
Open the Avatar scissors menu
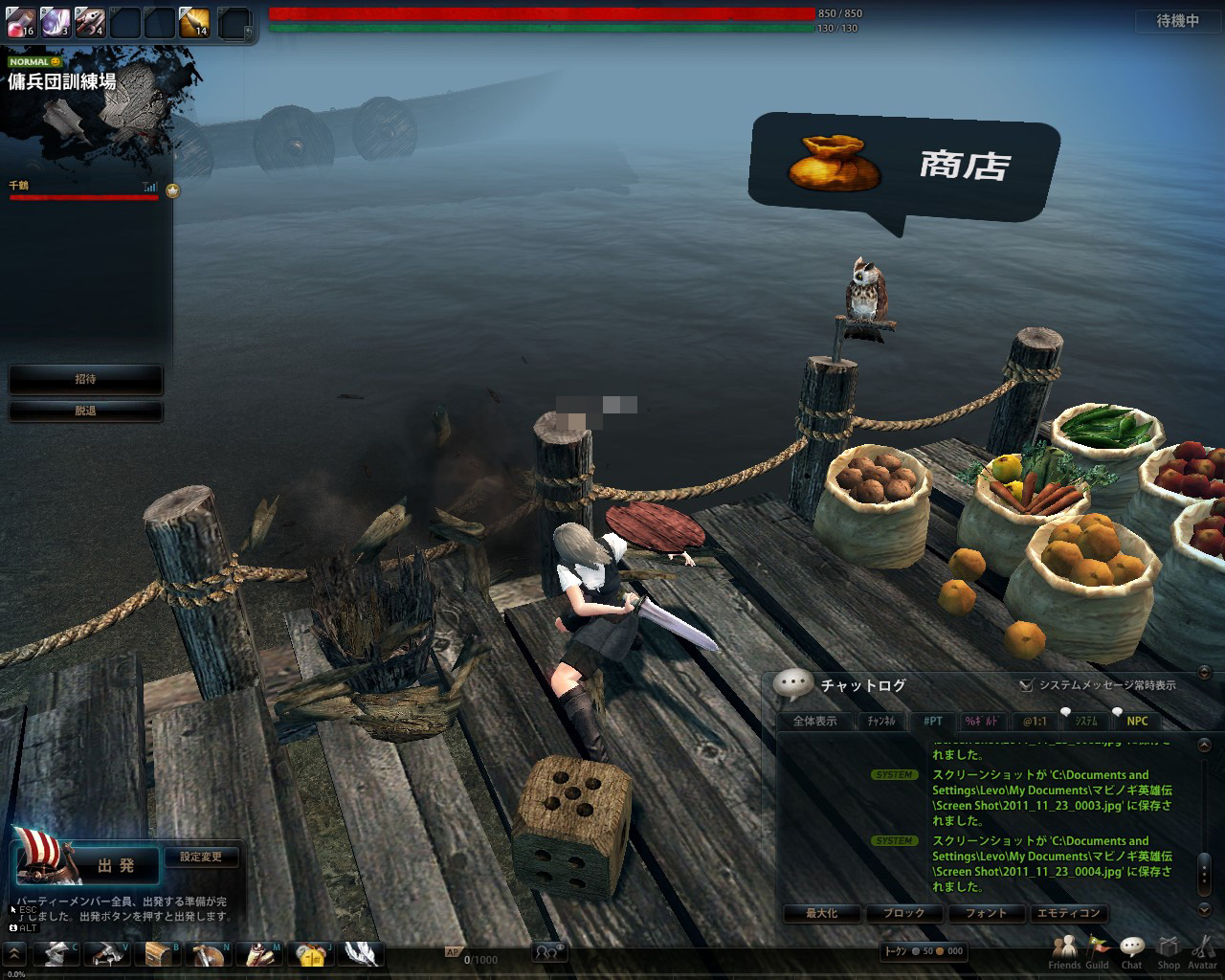1203,950
